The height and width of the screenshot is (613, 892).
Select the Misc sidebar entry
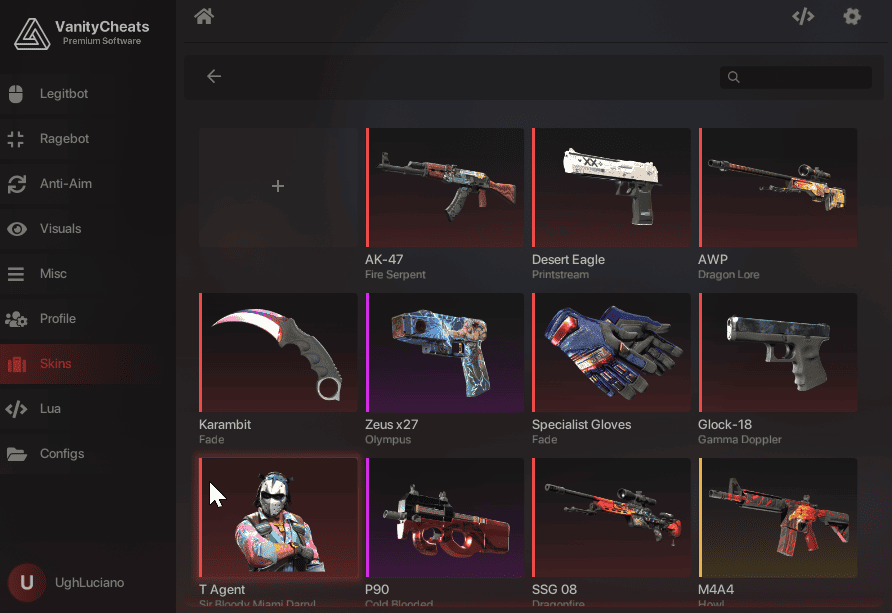[53, 274]
